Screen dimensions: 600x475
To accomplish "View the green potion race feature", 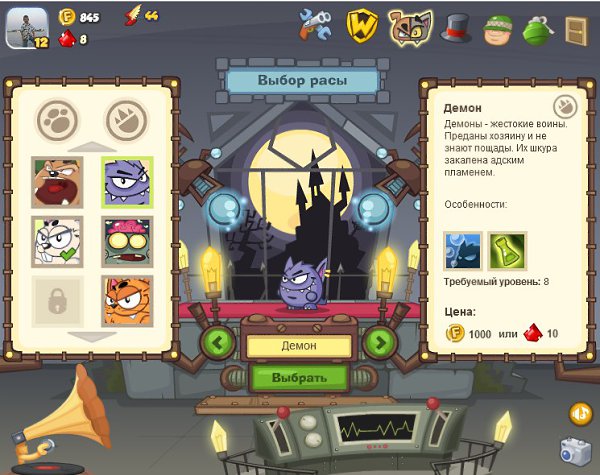I will [507, 251].
